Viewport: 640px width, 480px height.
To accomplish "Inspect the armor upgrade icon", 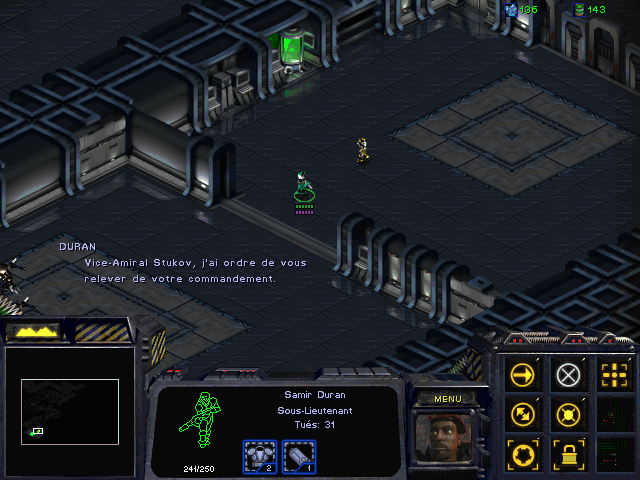I will tap(260, 457).
